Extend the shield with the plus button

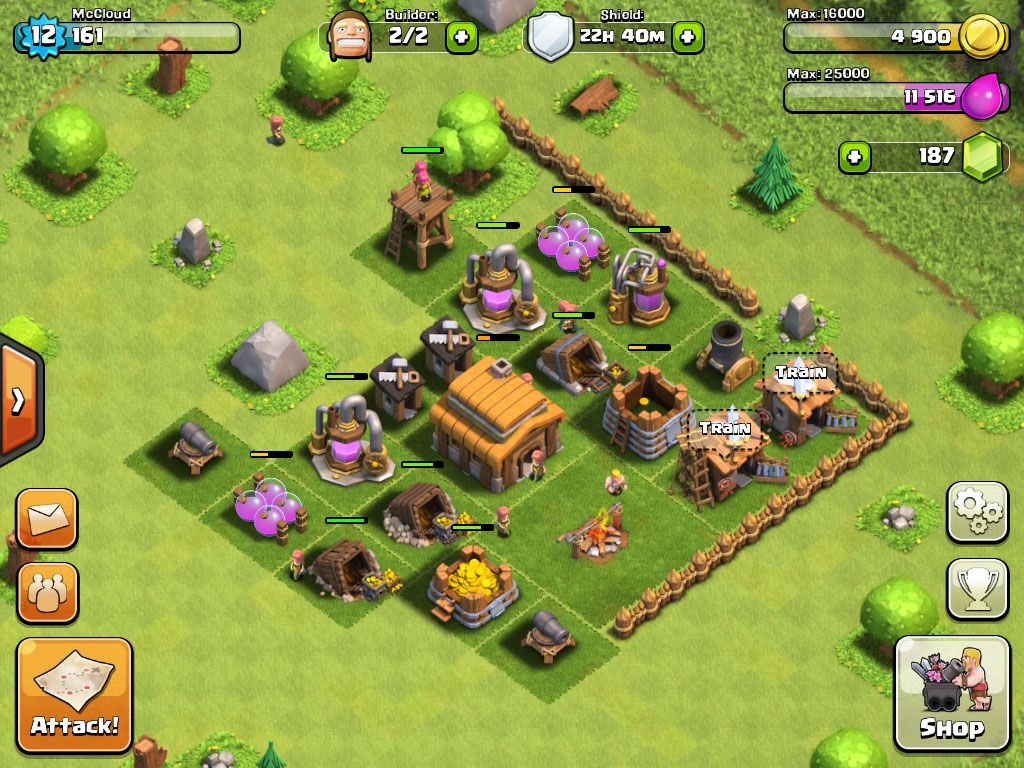tap(687, 38)
